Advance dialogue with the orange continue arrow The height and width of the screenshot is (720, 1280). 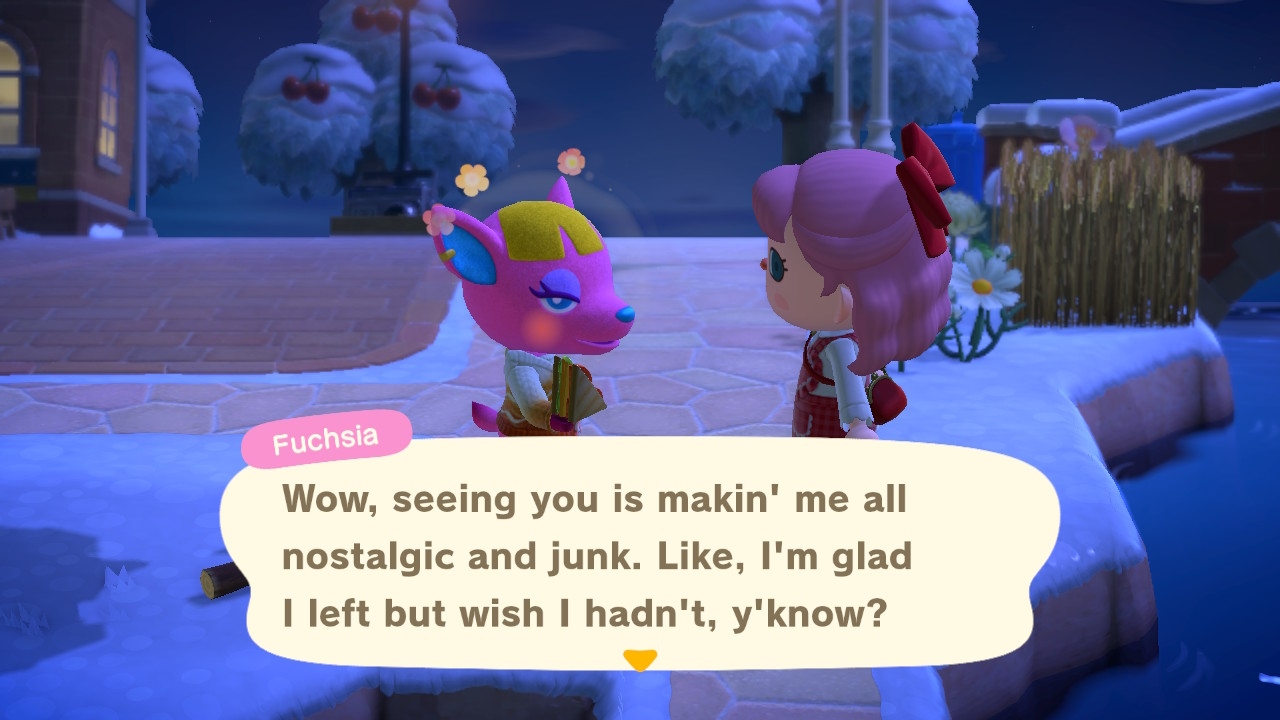click(x=640, y=660)
